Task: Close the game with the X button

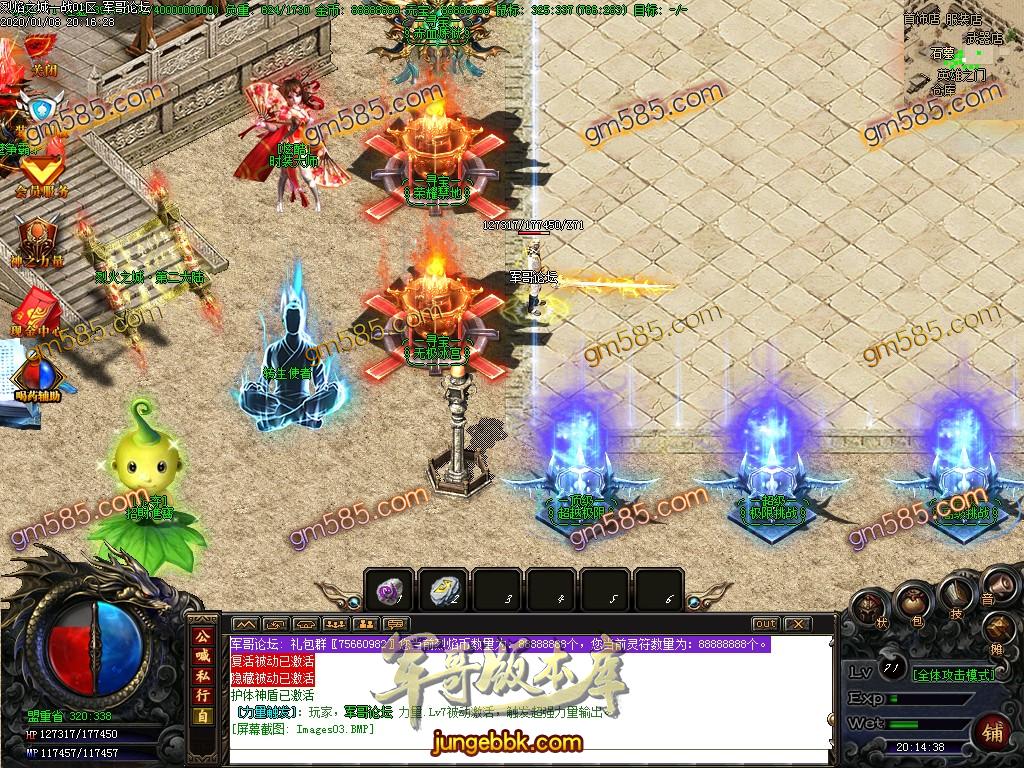Action: [x=798, y=624]
